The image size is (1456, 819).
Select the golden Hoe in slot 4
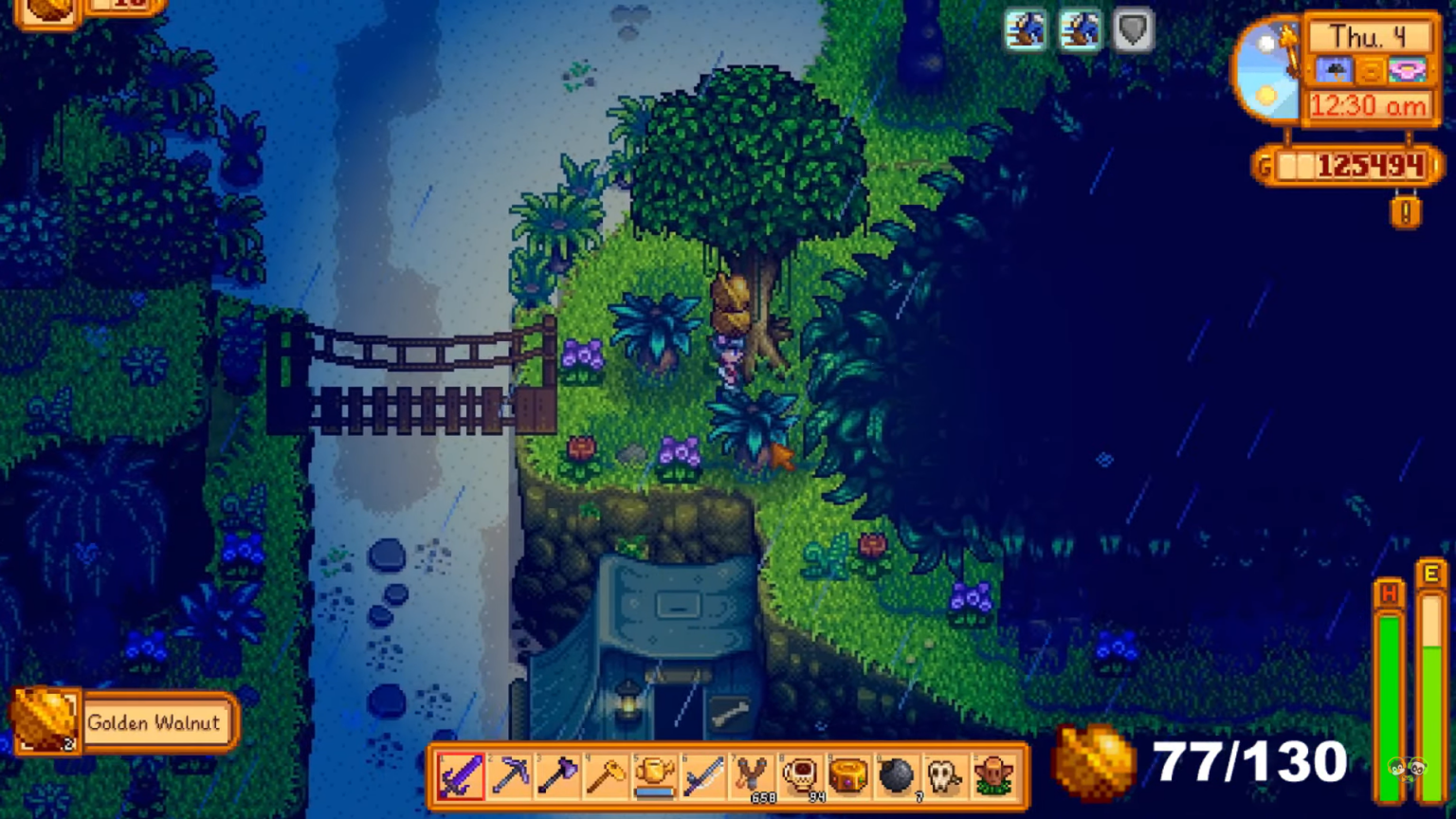pyautogui.click(x=605, y=777)
